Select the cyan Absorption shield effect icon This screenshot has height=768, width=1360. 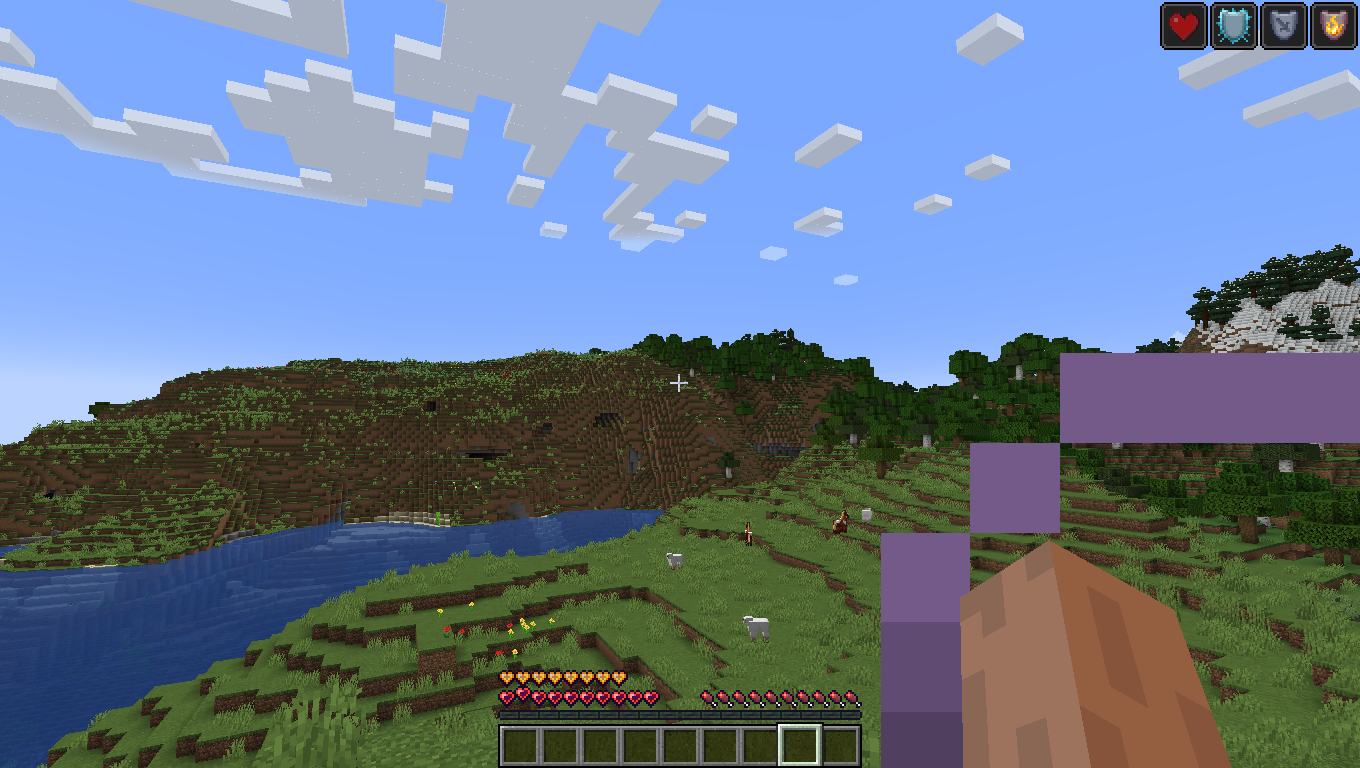coord(1232,26)
